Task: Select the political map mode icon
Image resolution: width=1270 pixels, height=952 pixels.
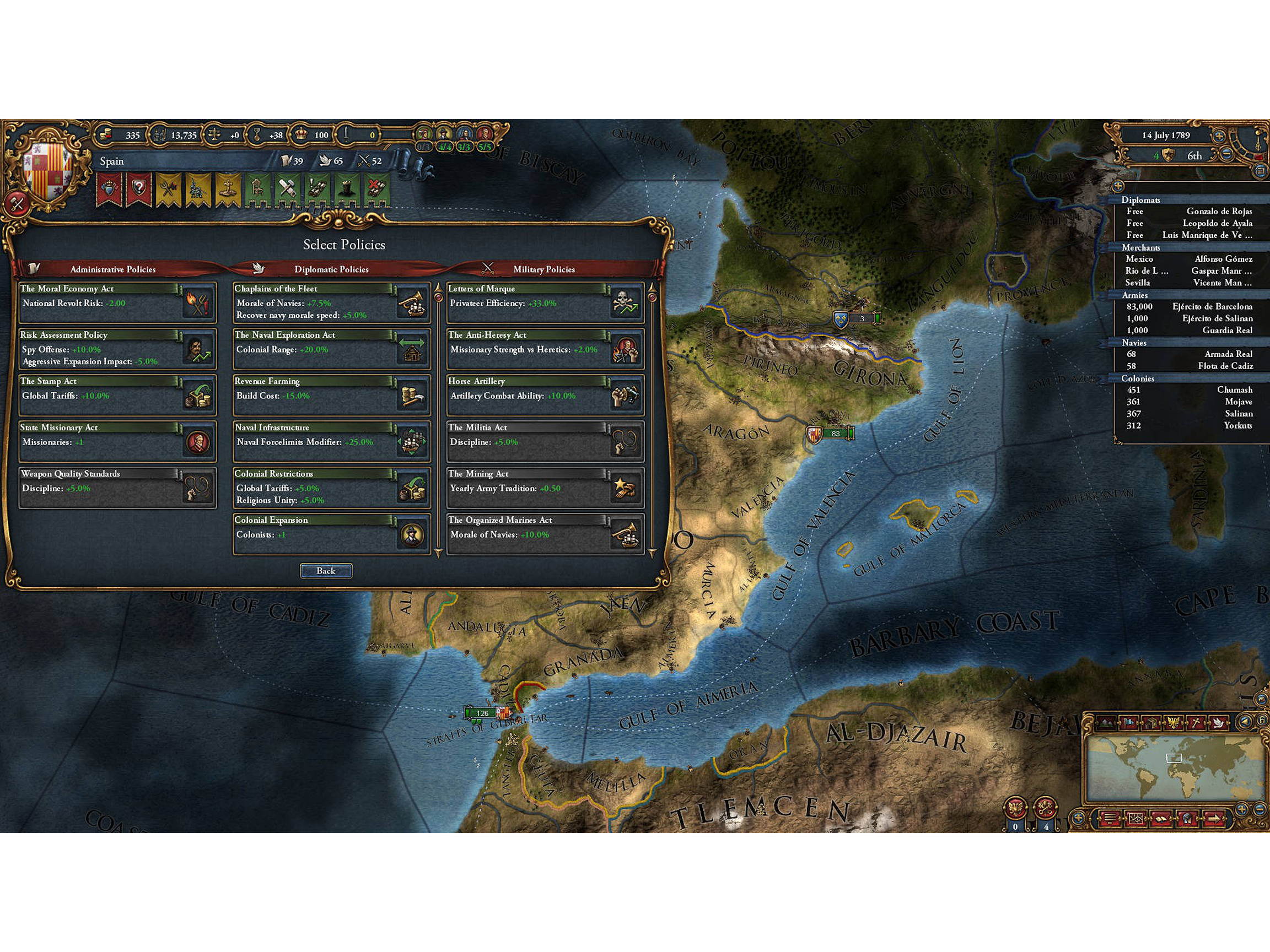Action: [x=1129, y=722]
